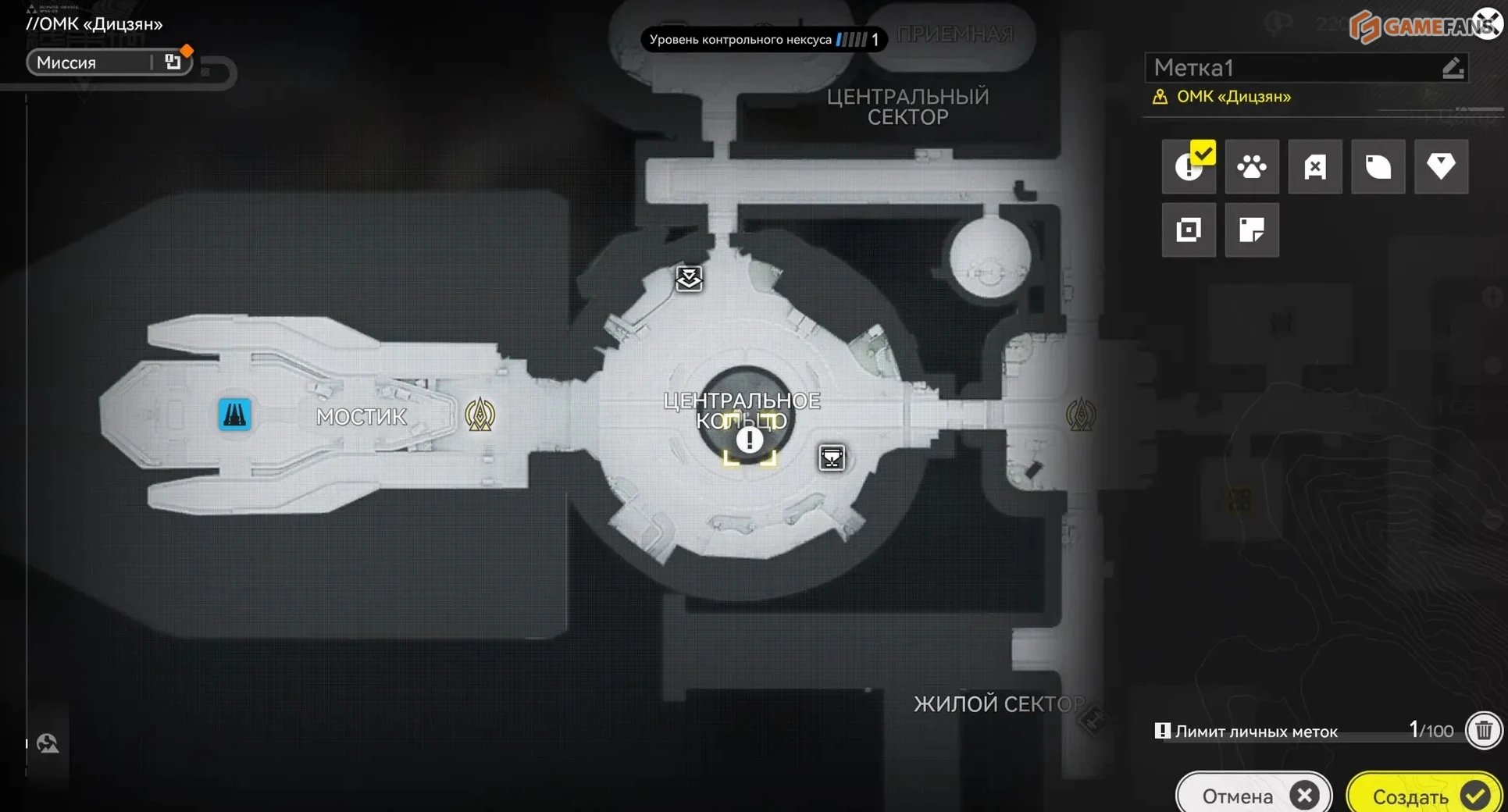Select the trophy map marker in the central ring
This screenshot has height=812, width=1508.
[832, 458]
